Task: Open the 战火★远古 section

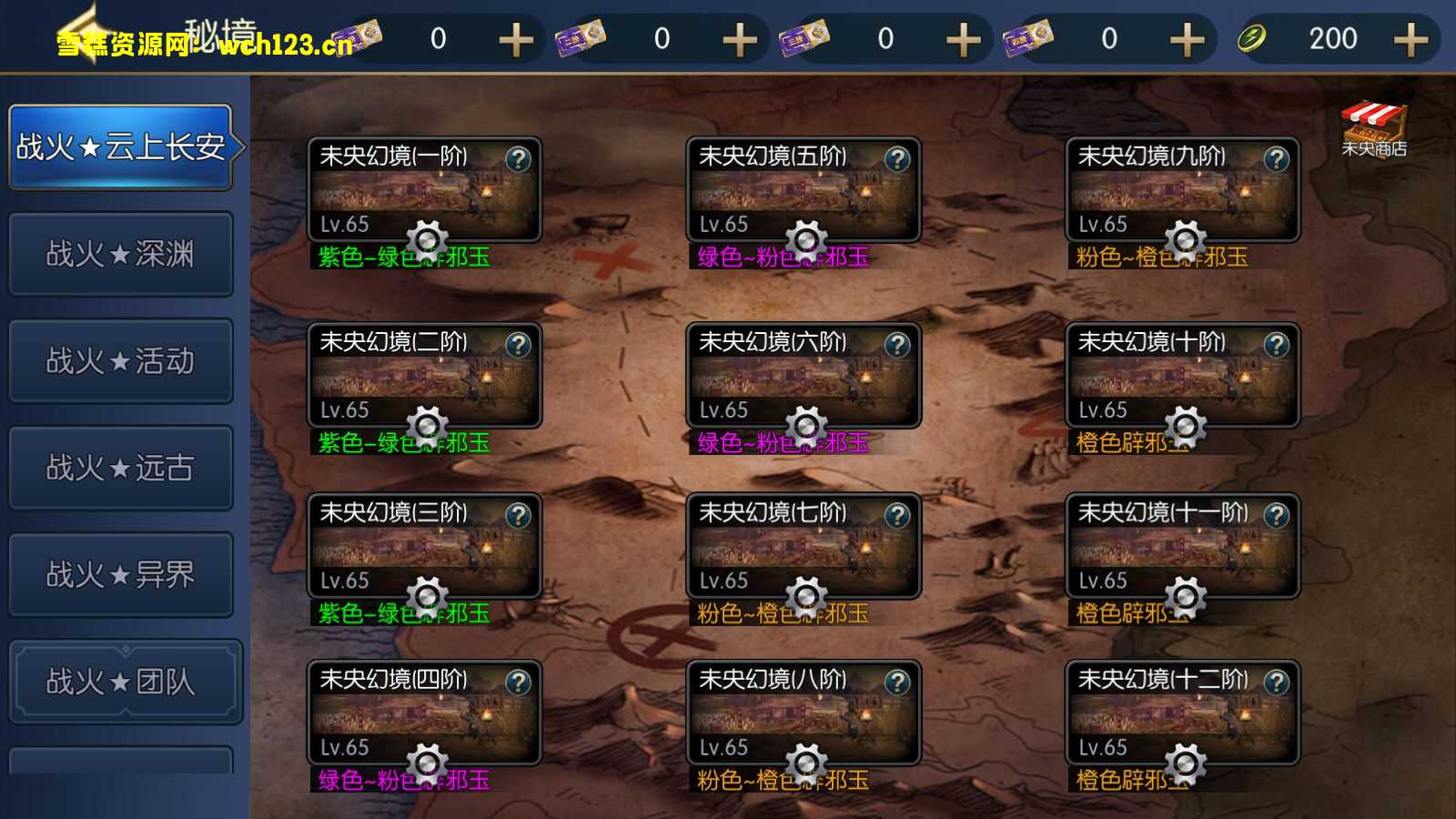Action: 121,468
